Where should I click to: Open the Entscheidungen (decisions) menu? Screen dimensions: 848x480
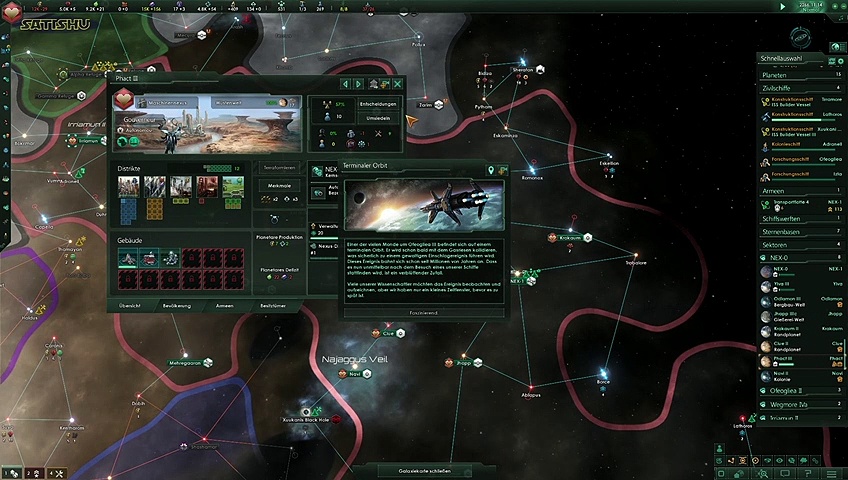tap(378, 103)
